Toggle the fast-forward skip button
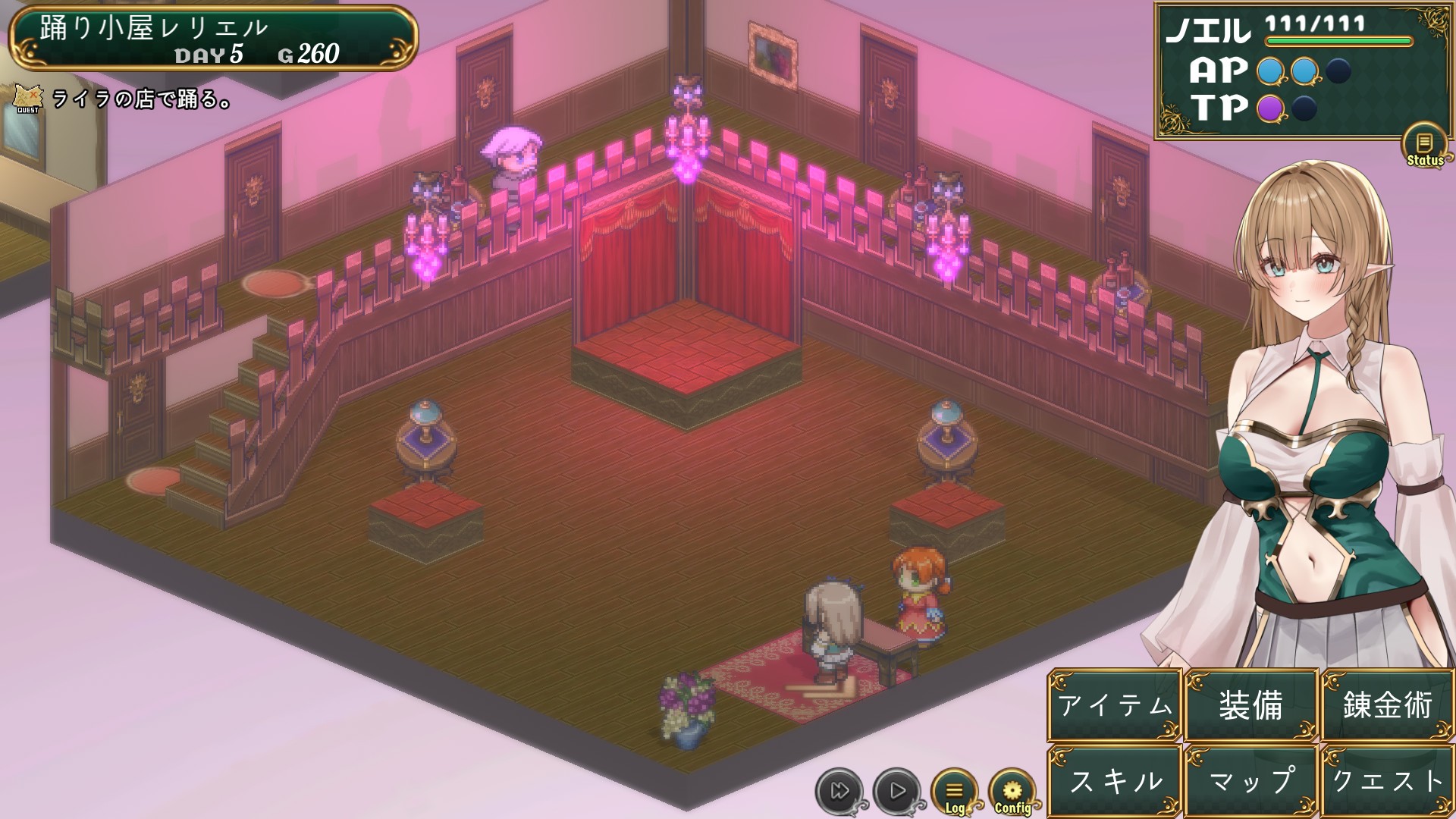 point(839,792)
